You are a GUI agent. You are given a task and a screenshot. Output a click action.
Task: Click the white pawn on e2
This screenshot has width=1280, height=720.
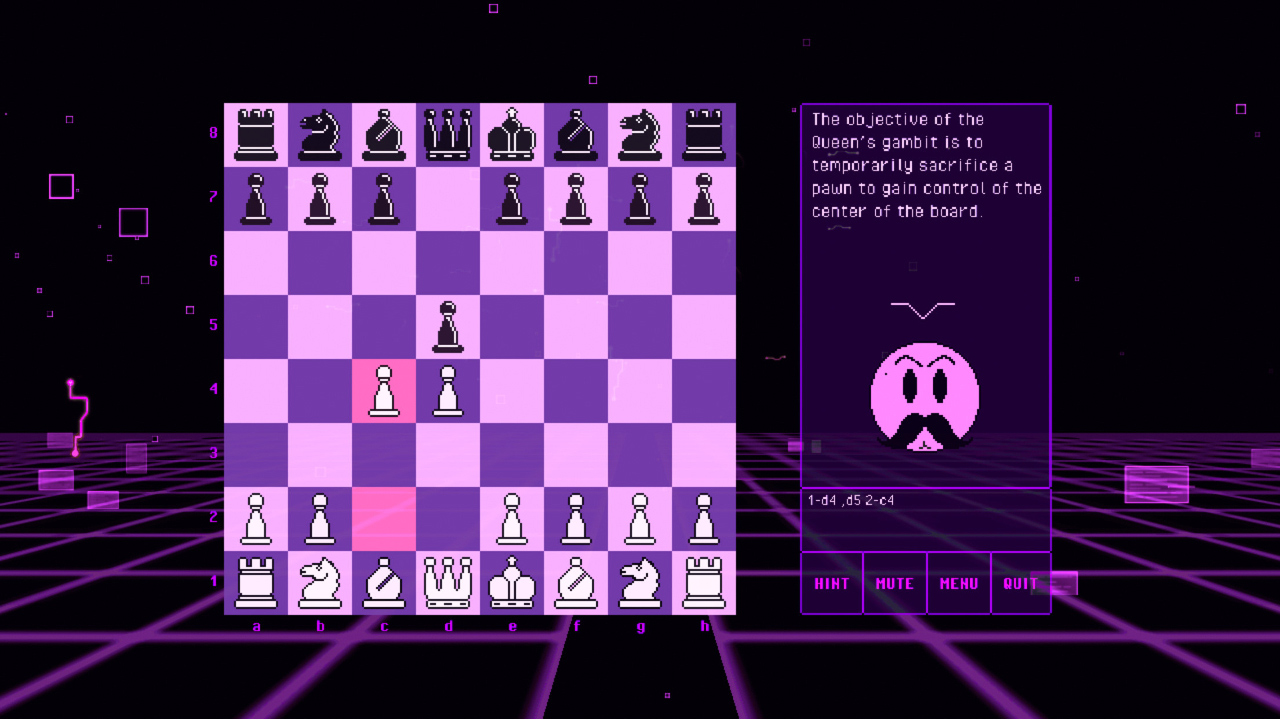(512, 518)
